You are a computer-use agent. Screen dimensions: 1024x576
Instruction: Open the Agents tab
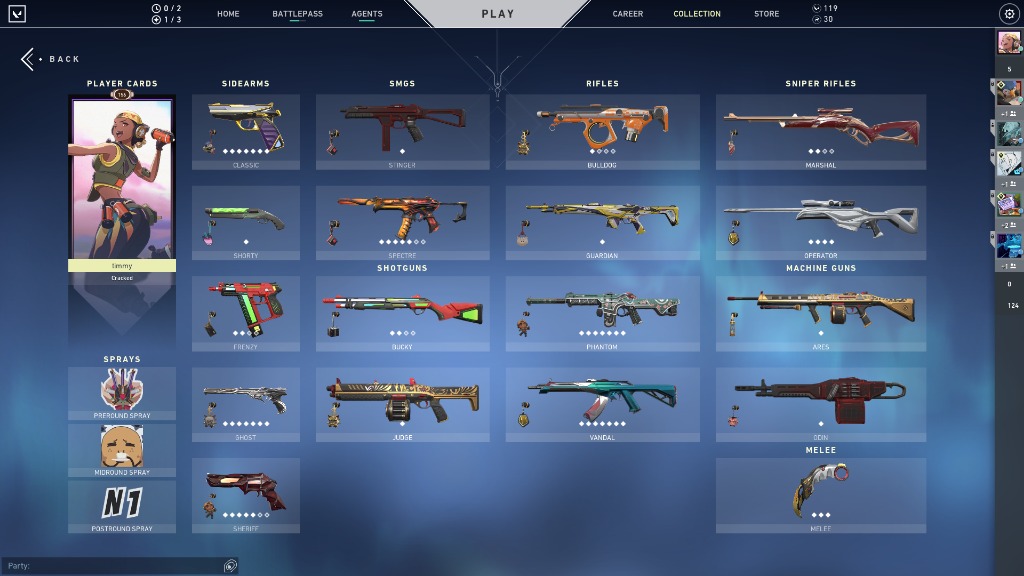(x=367, y=14)
